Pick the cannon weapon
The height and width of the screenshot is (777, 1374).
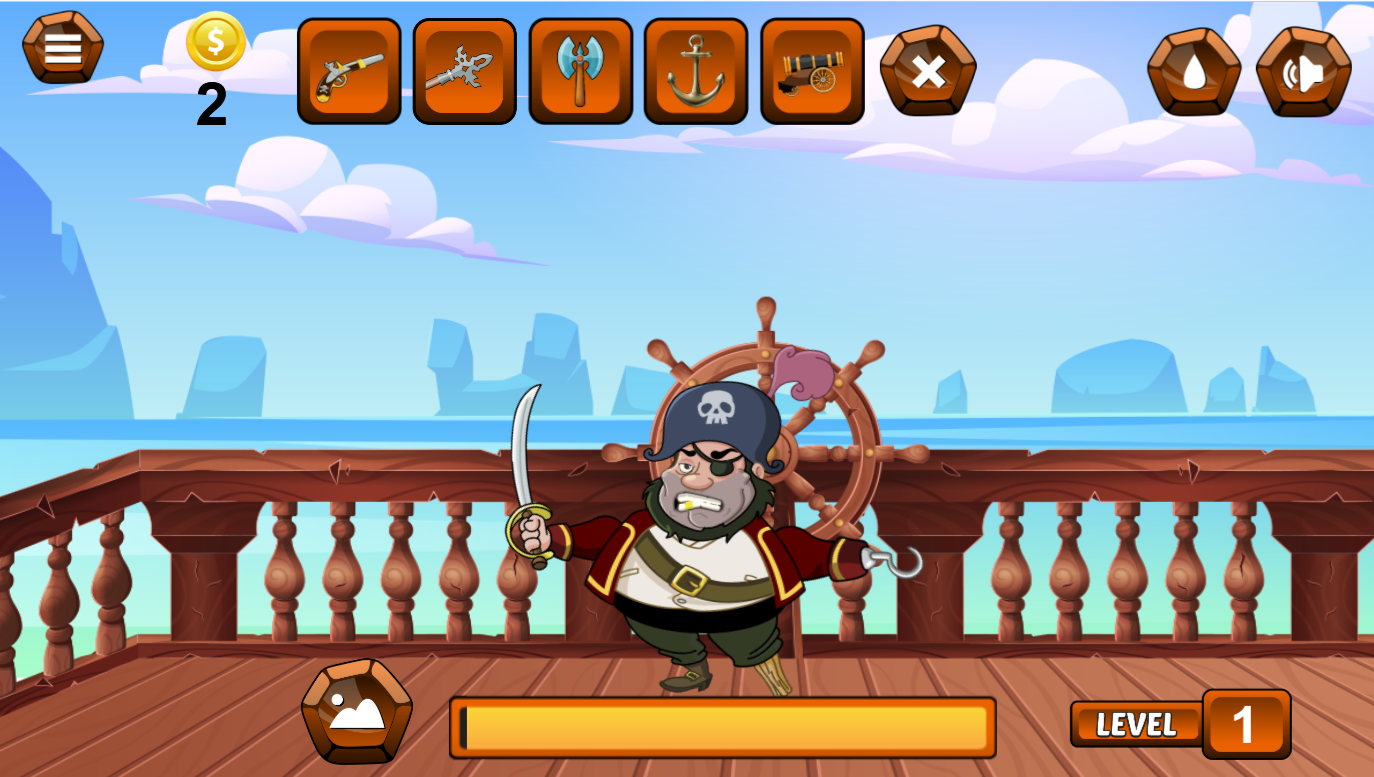point(812,69)
